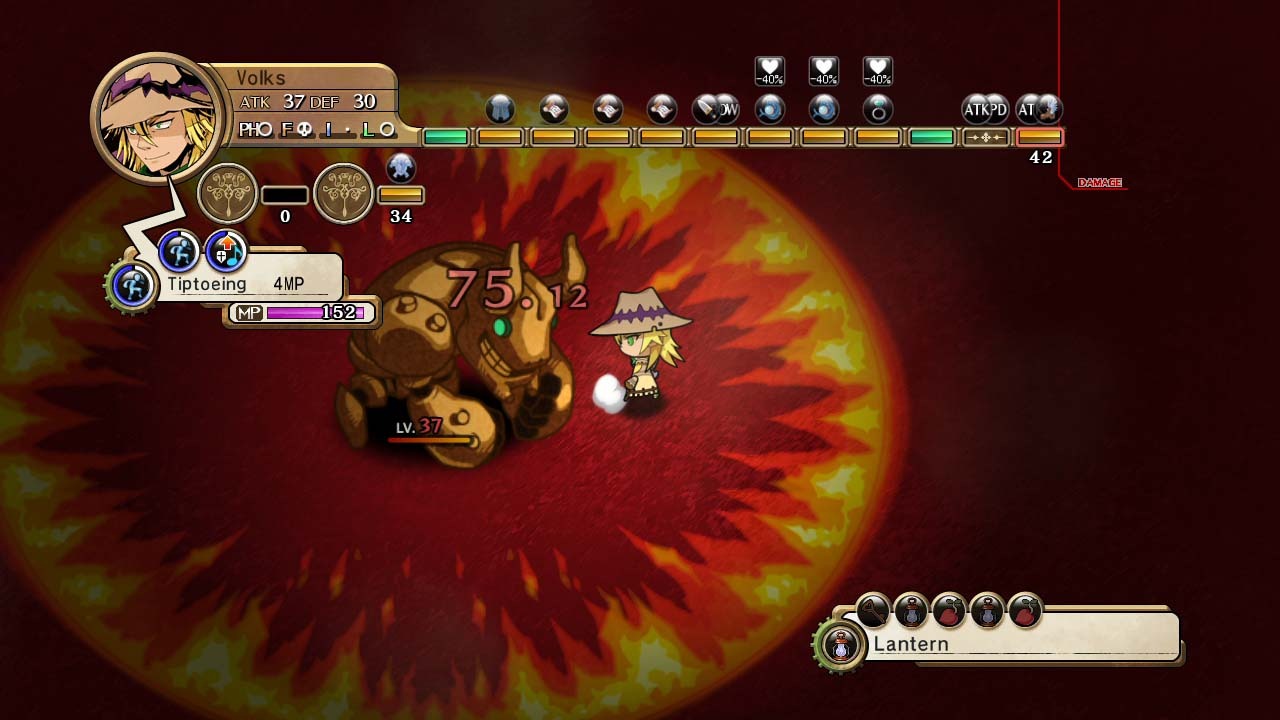Select the ring equipment icon
The width and height of the screenshot is (1280, 720).
tap(877, 109)
